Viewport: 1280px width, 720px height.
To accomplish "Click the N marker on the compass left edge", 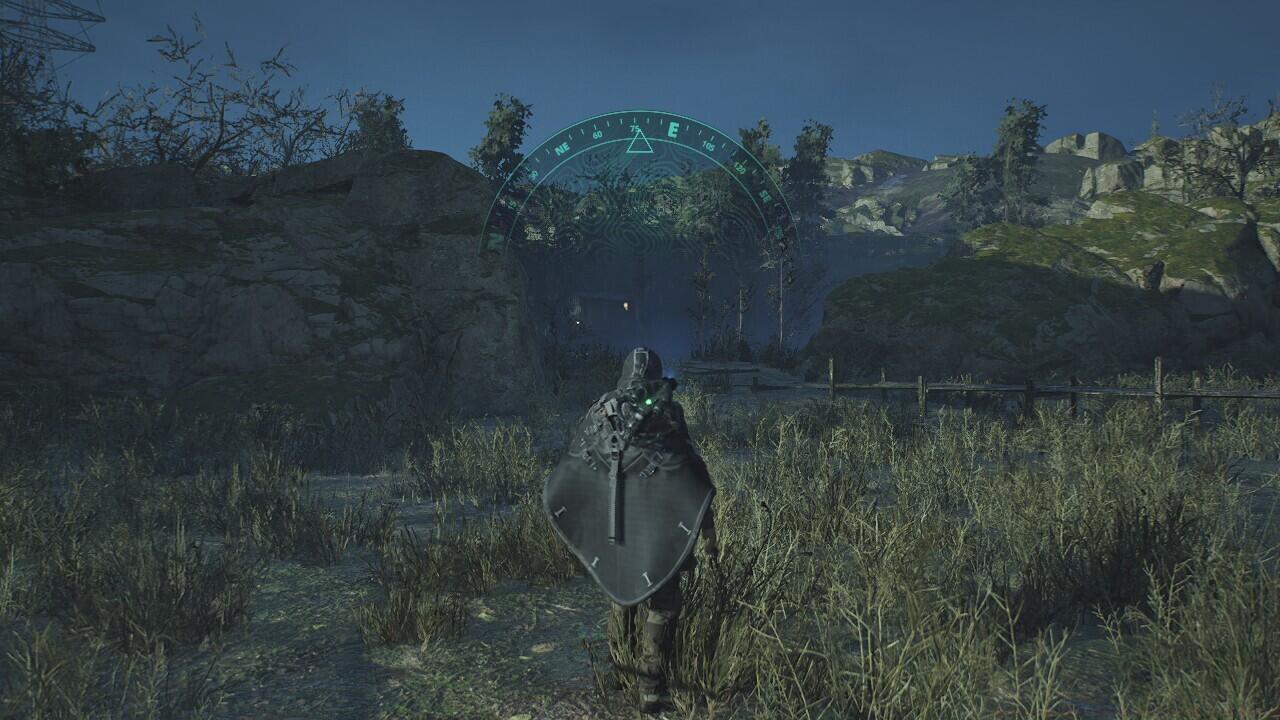I will click(x=494, y=240).
